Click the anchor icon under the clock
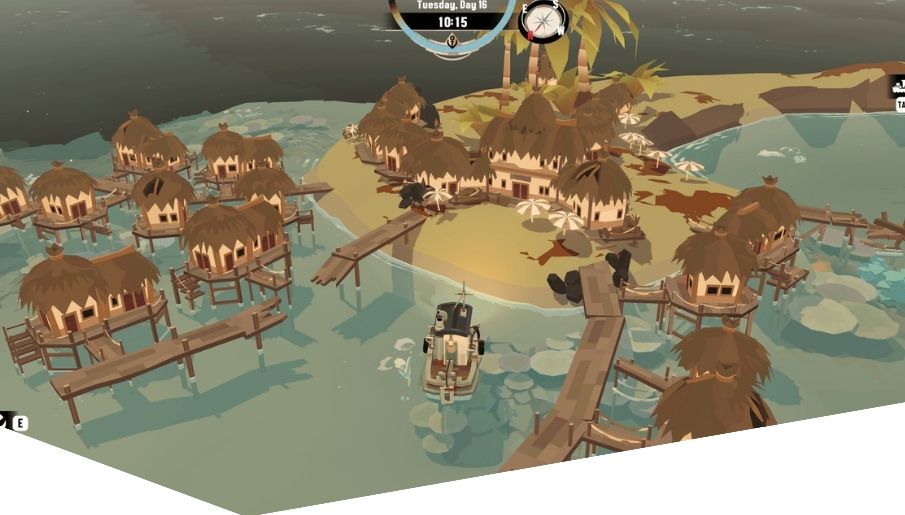Viewport: 905px width, 515px height. (453, 41)
